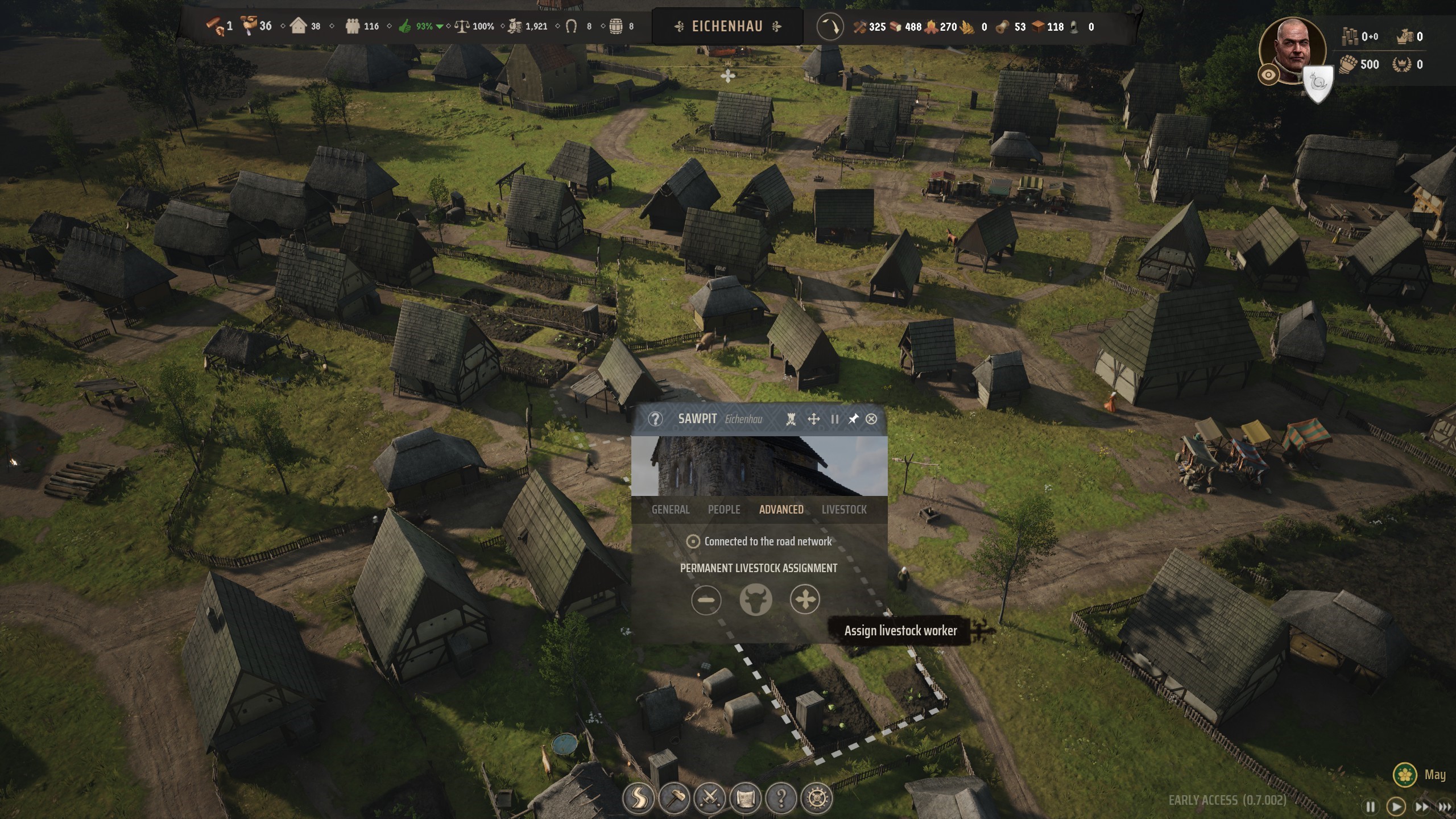1456x819 pixels.
Task: Open the Livestock tab
Action: tap(844, 510)
